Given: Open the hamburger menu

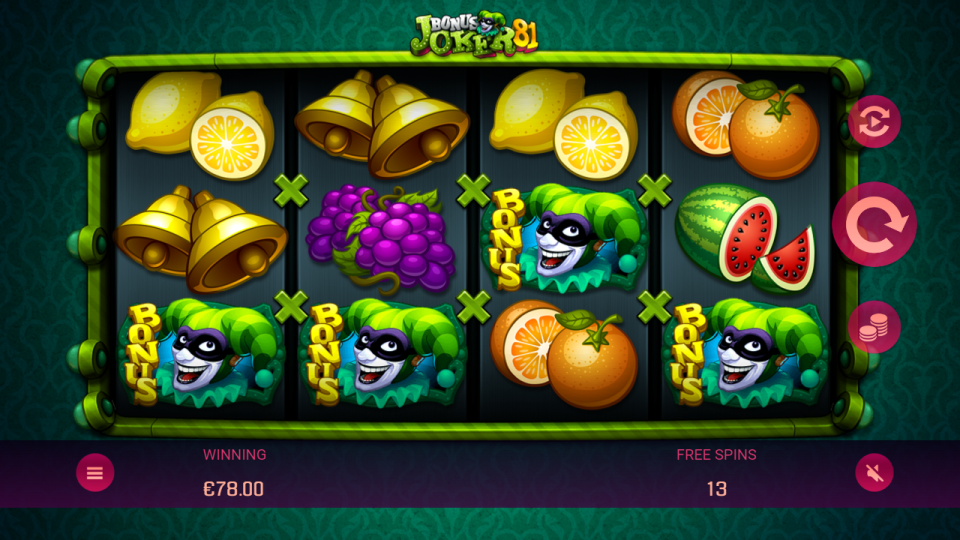Looking at the screenshot, I should click(x=95, y=473).
